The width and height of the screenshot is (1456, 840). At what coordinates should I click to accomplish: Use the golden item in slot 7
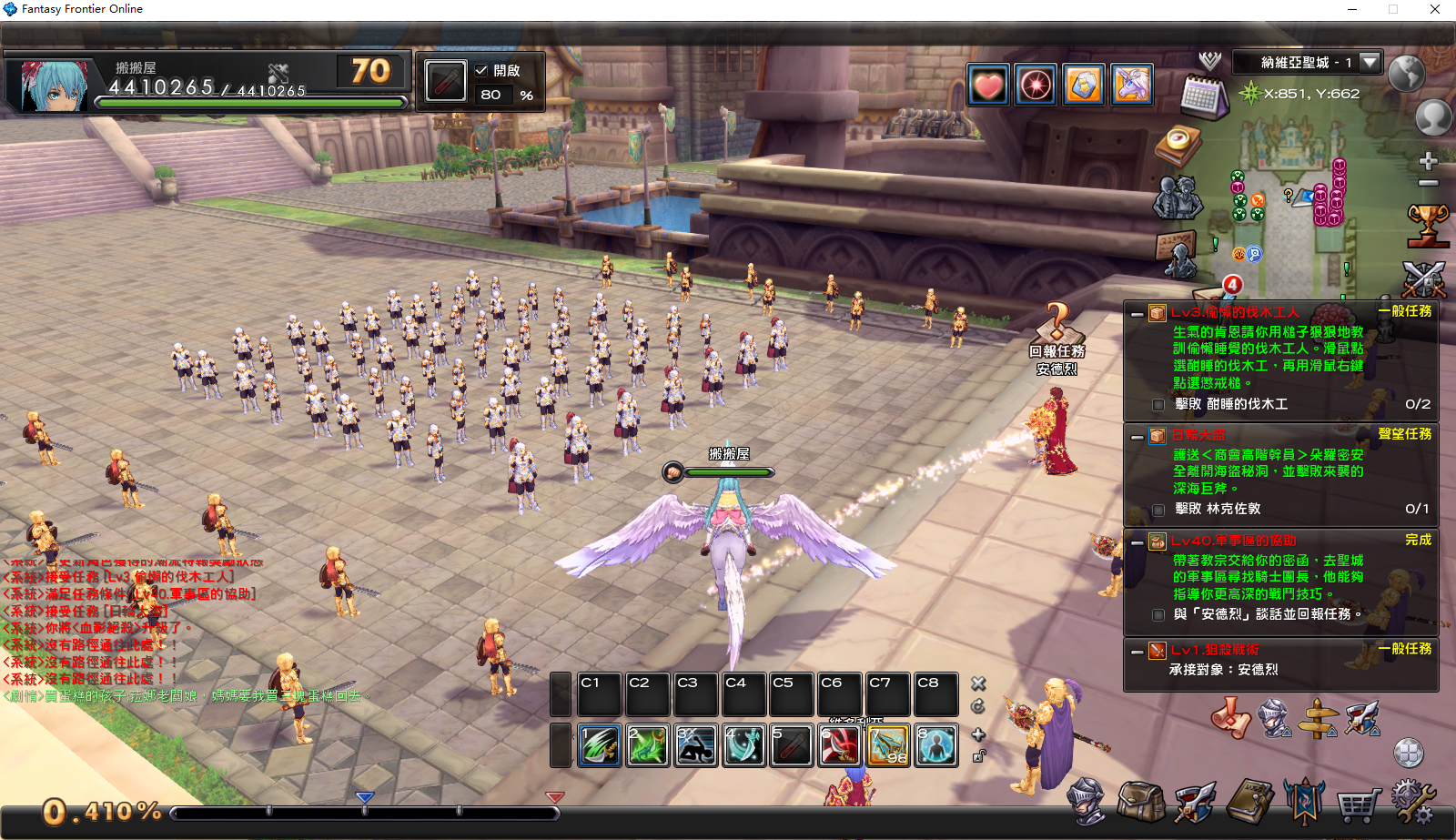(888, 745)
